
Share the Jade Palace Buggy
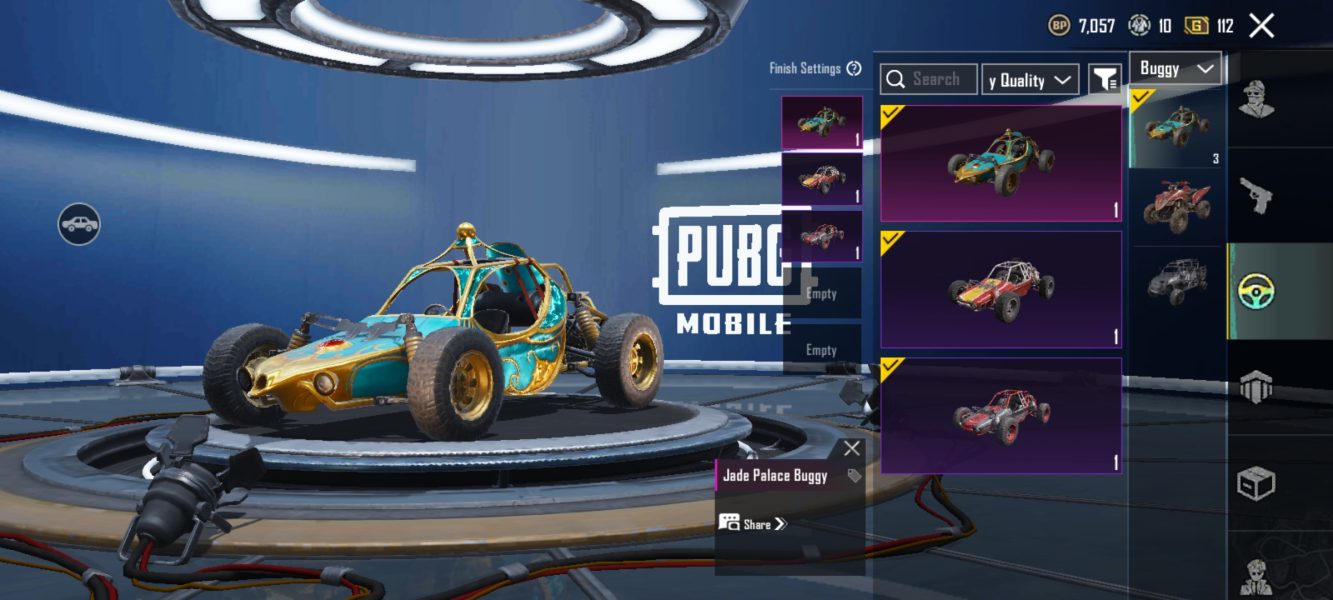click(754, 523)
